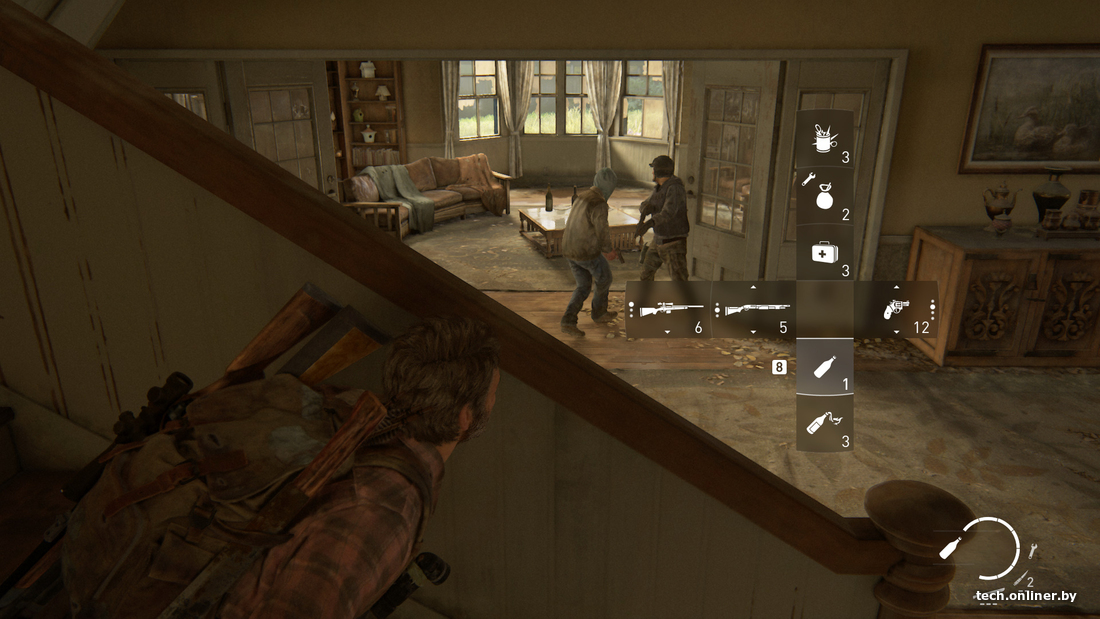Image resolution: width=1100 pixels, height=619 pixels.
Task: Select the crafting supplies cup slot
Action: point(824,139)
